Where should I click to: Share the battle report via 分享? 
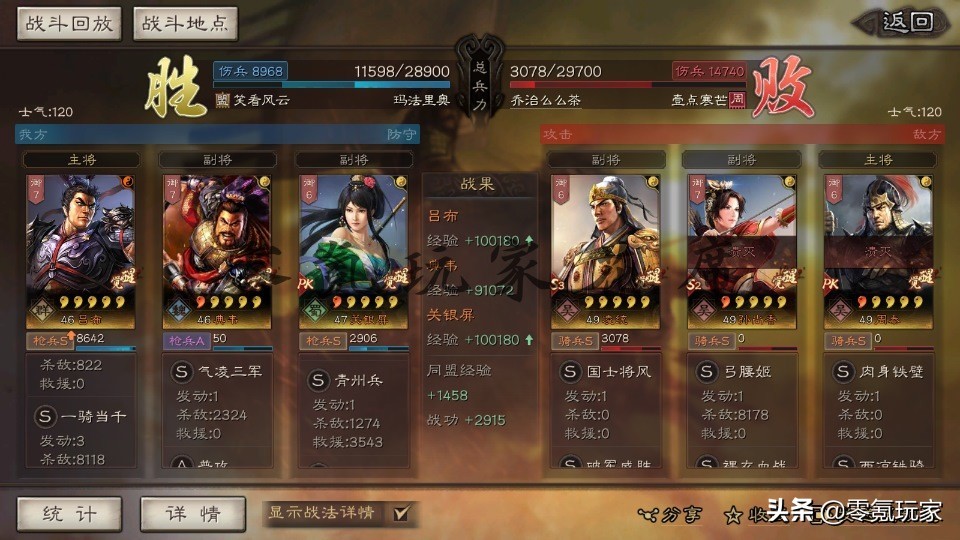click(x=671, y=514)
